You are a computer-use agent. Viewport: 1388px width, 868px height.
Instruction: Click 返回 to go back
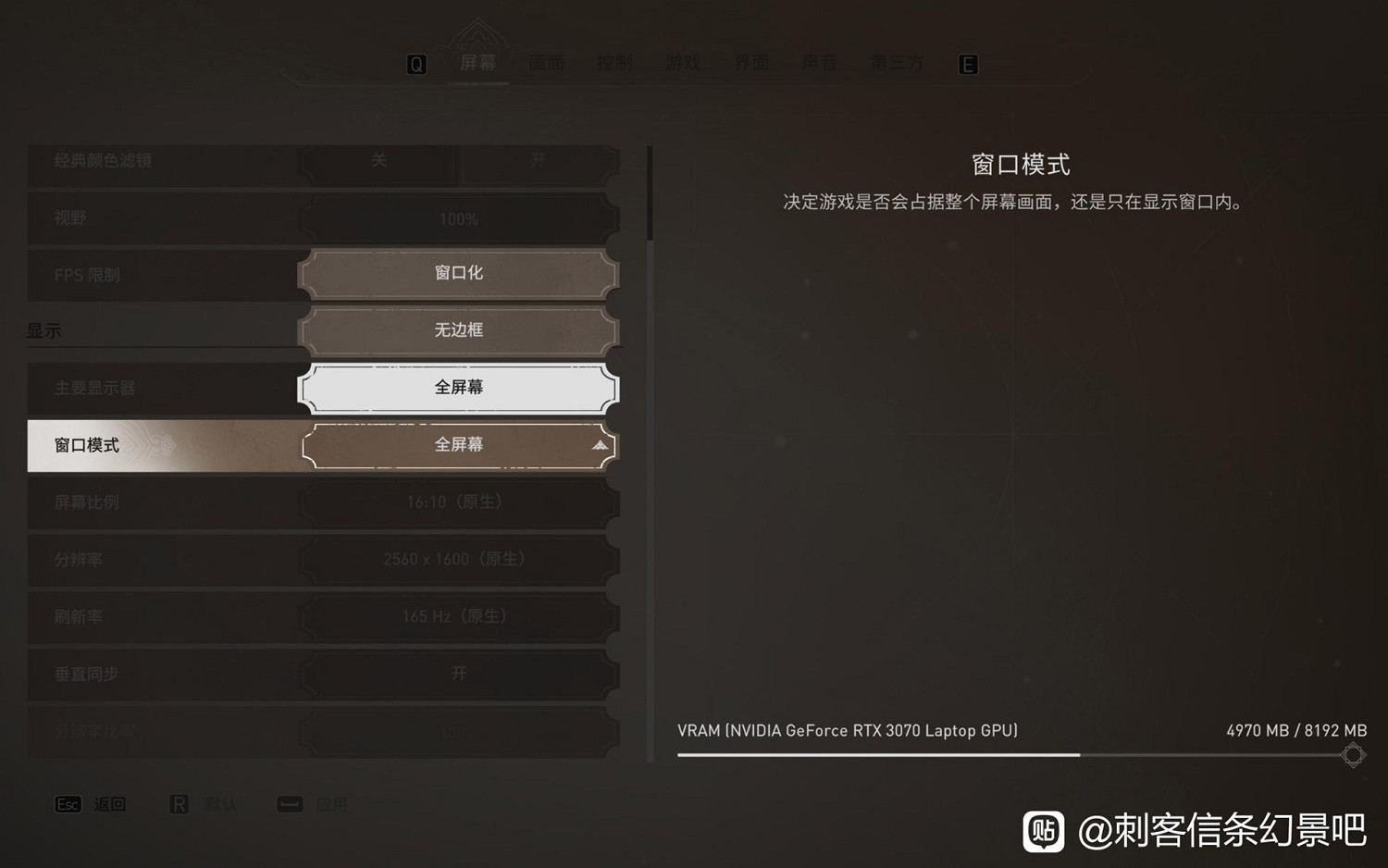click(110, 804)
